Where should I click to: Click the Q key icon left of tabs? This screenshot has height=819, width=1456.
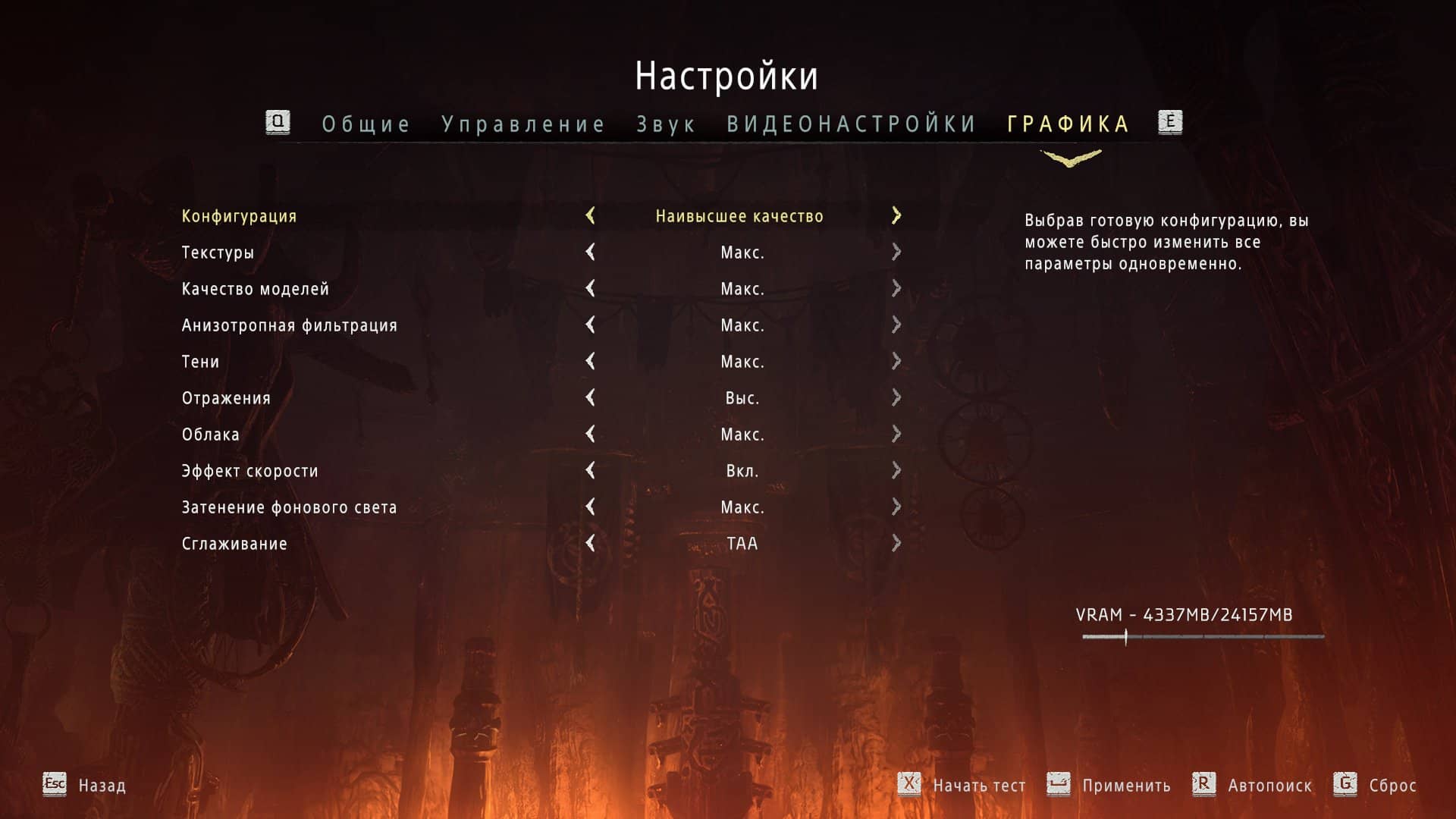(x=278, y=122)
